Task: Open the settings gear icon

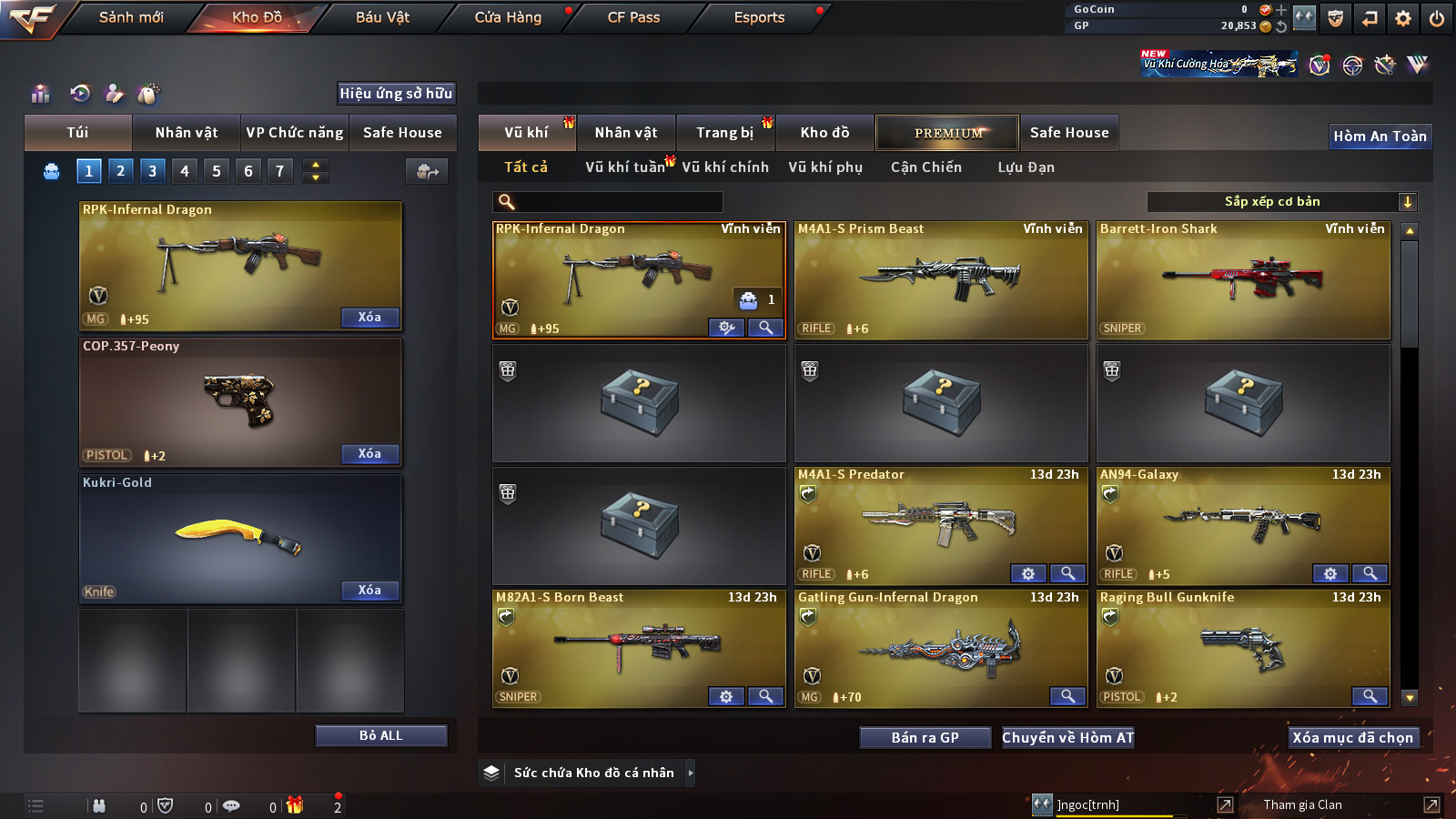Action: coord(1403,18)
